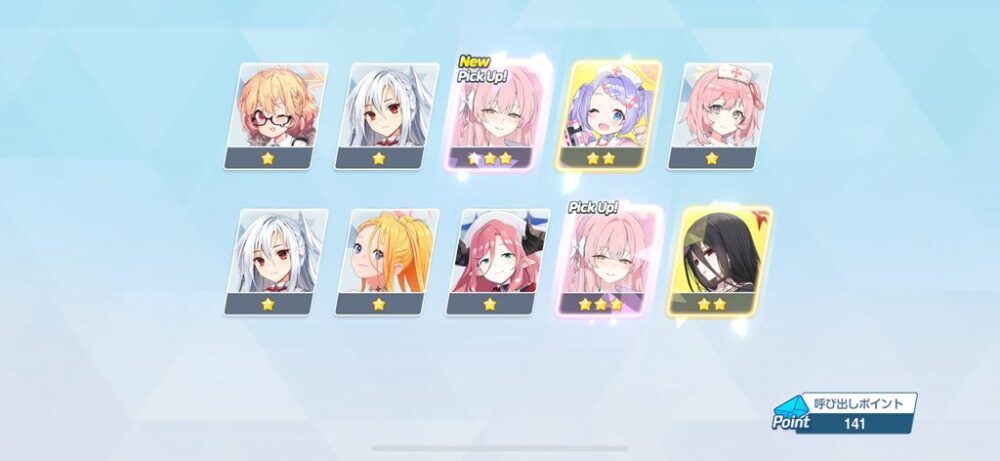Select the pink-haired girl with nurse cap card
The width and height of the screenshot is (1000, 461).
point(717,115)
